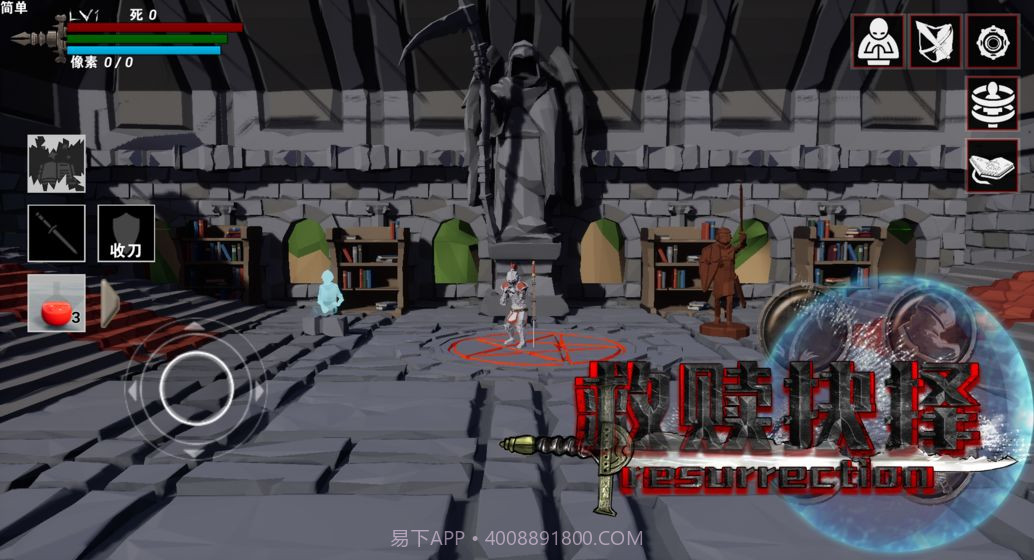Image resolution: width=1034 pixels, height=560 pixels.
Task: Use the red potion slot
Action: [56, 303]
